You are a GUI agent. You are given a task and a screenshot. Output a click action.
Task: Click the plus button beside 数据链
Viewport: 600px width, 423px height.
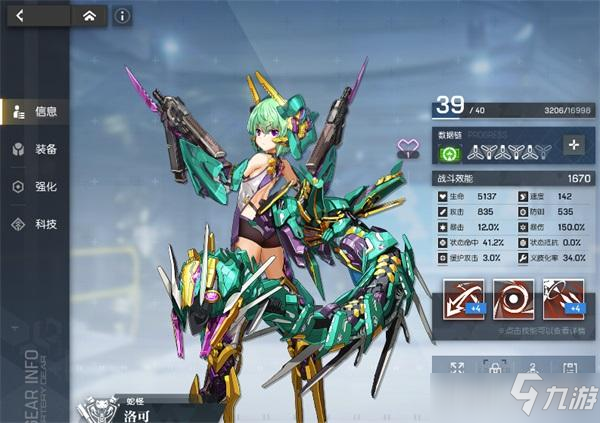pos(573,145)
